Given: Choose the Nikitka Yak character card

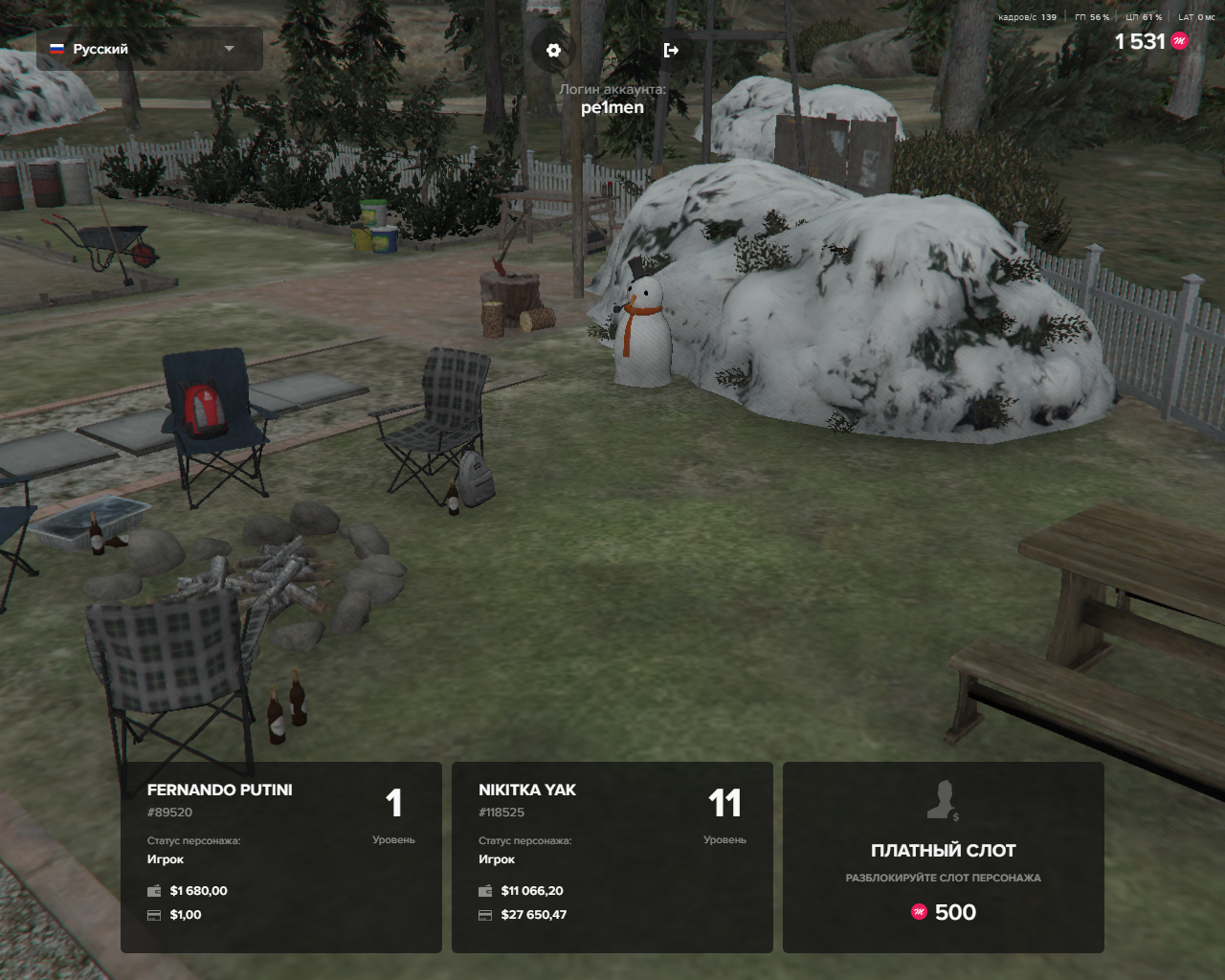Looking at the screenshot, I should coord(612,857).
